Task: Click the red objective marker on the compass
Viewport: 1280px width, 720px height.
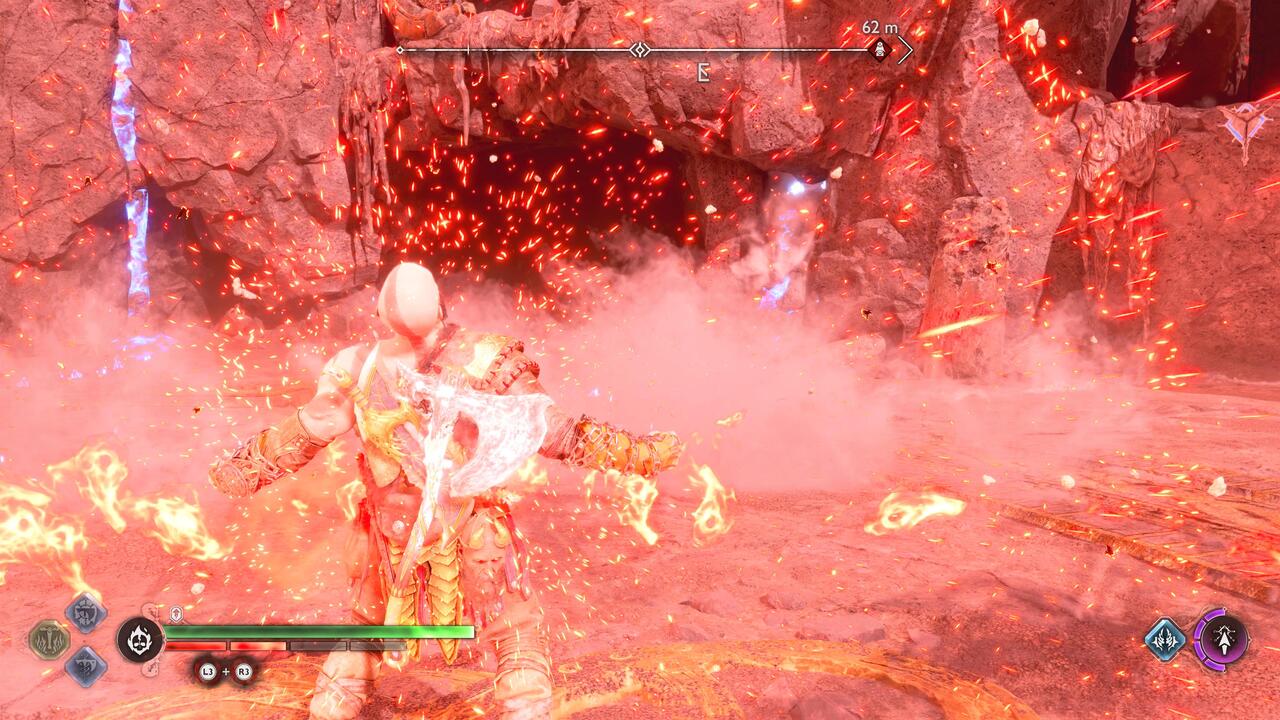Action: click(x=879, y=49)
